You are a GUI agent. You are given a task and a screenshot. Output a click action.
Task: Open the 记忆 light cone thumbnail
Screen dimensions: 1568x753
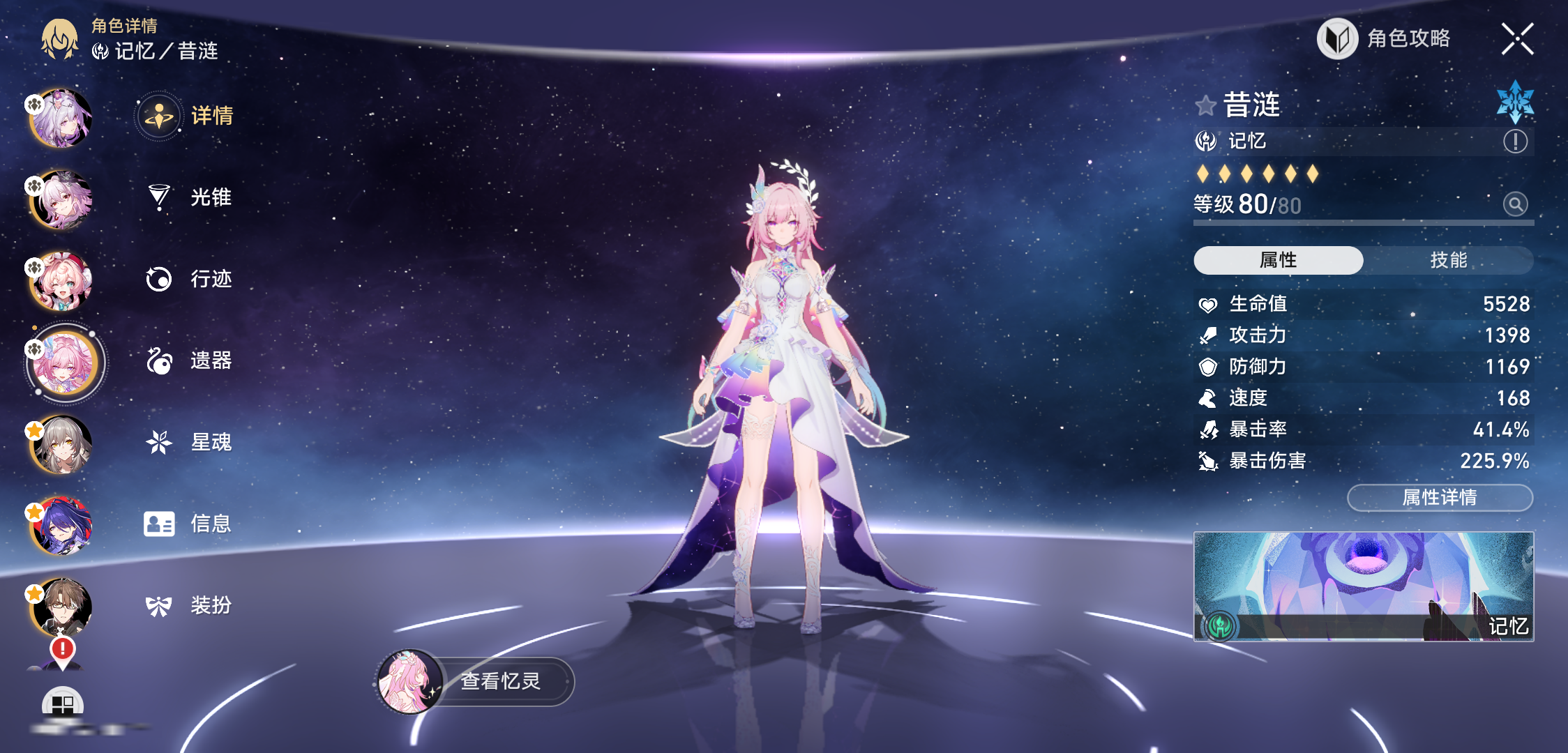pos(1363,586)
